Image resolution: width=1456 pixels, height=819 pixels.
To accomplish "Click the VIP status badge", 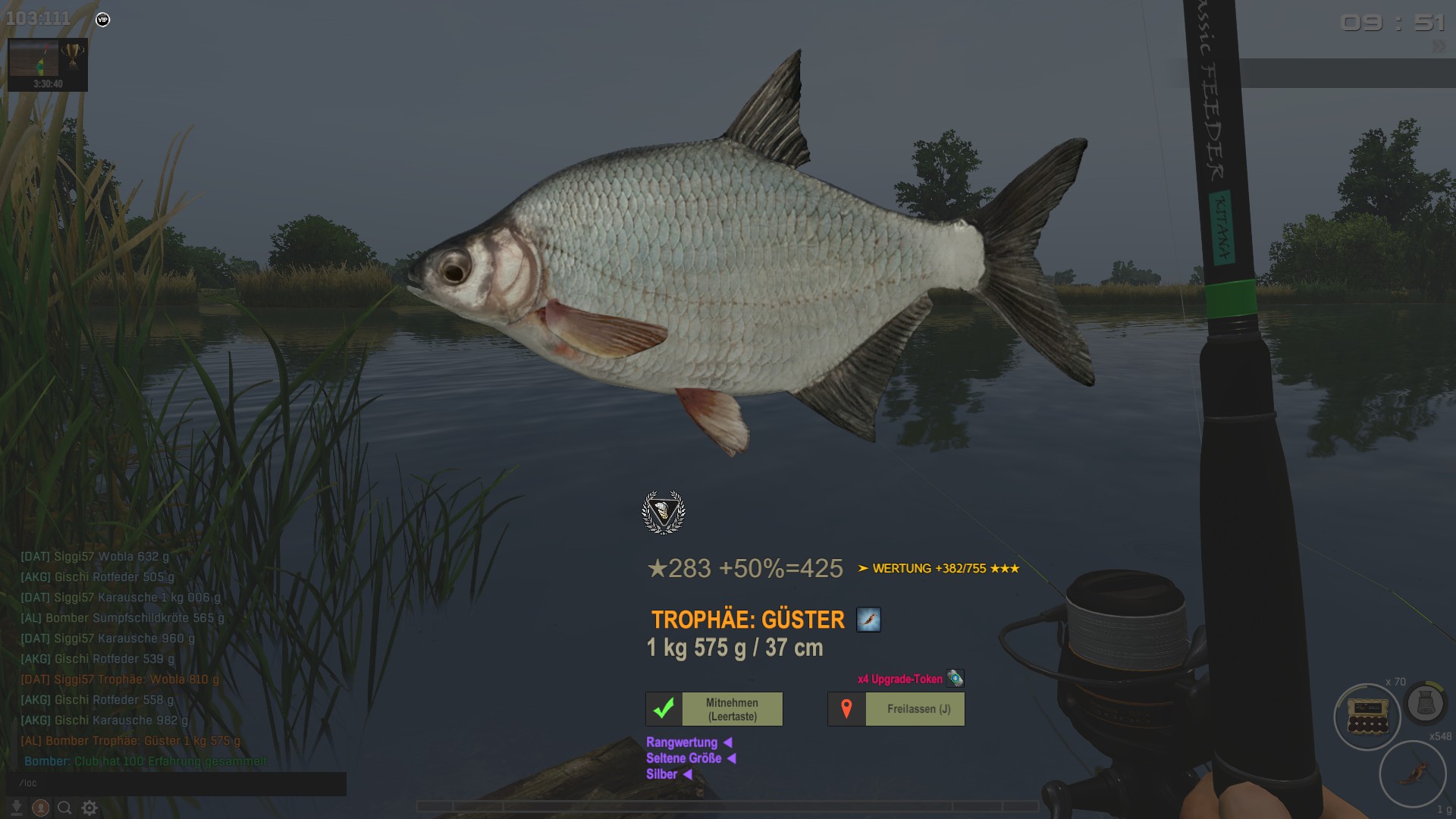I will click(103, 20).
